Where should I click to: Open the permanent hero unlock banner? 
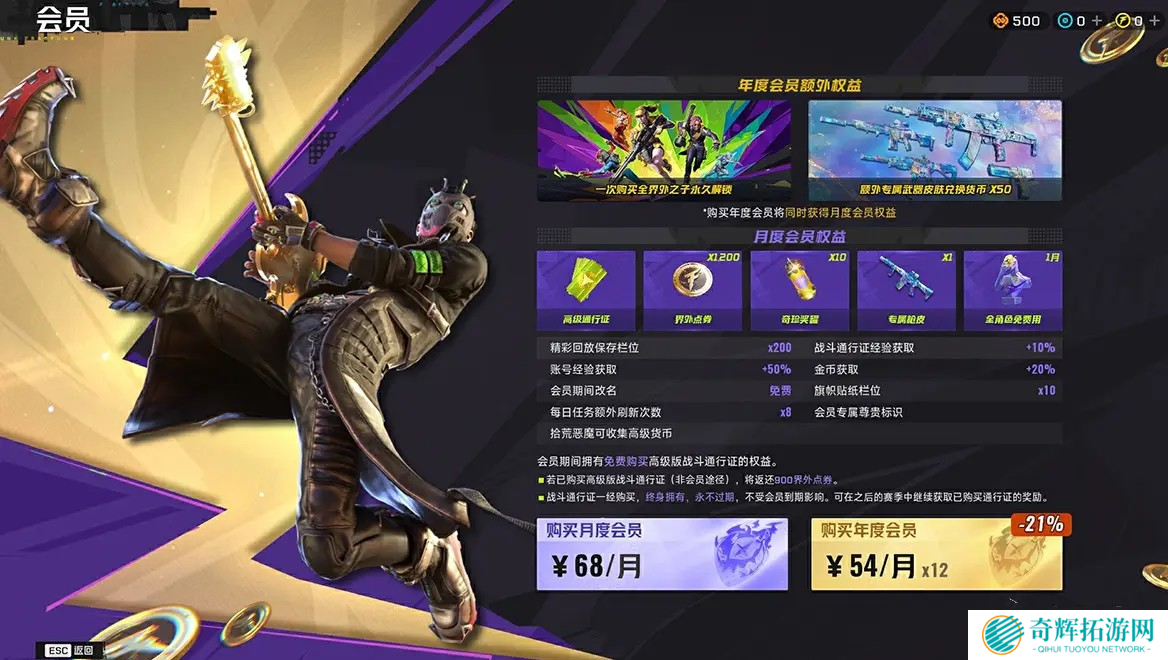coord(664,150)
